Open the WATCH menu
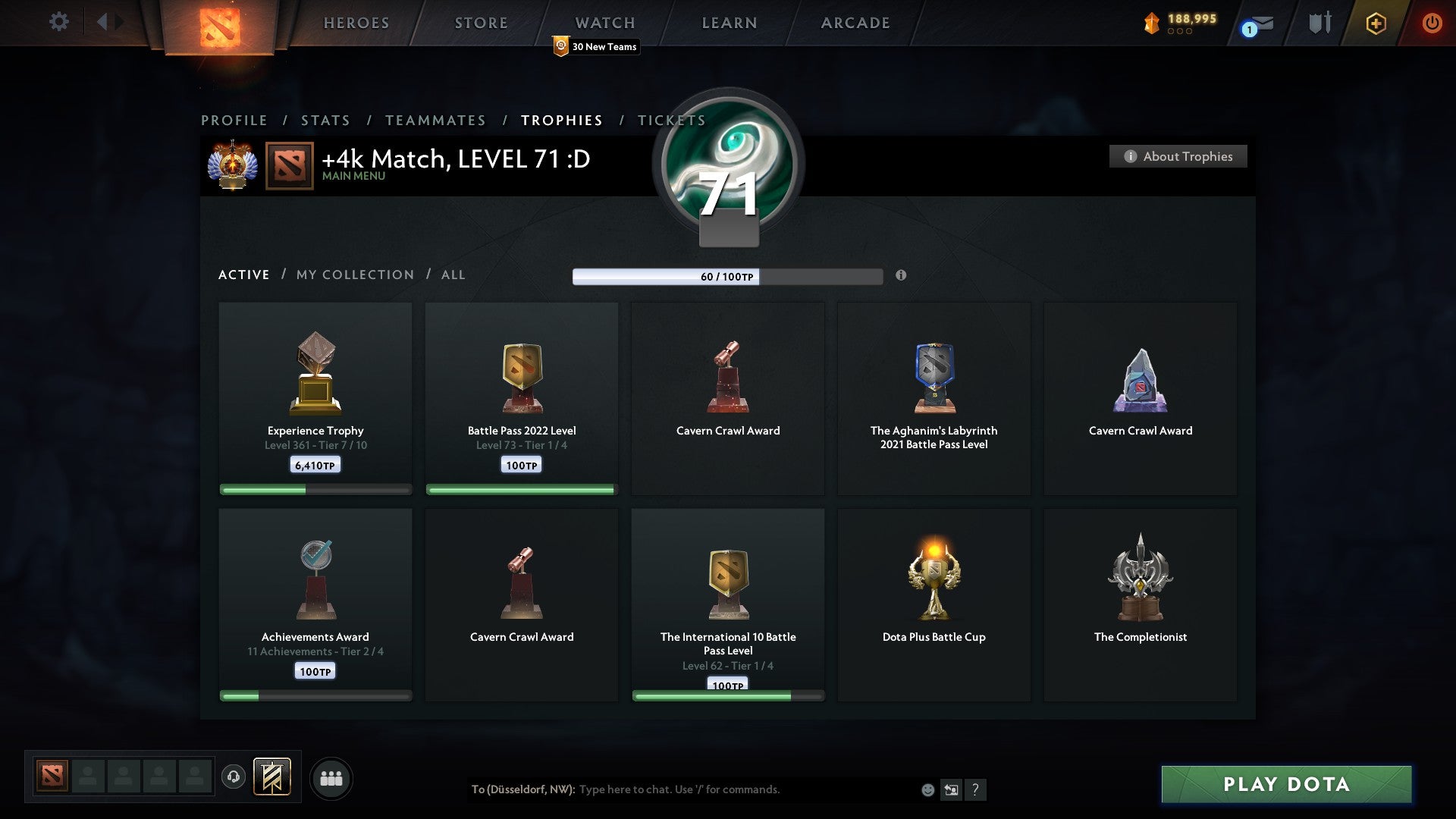 click(x=604, y=23)
